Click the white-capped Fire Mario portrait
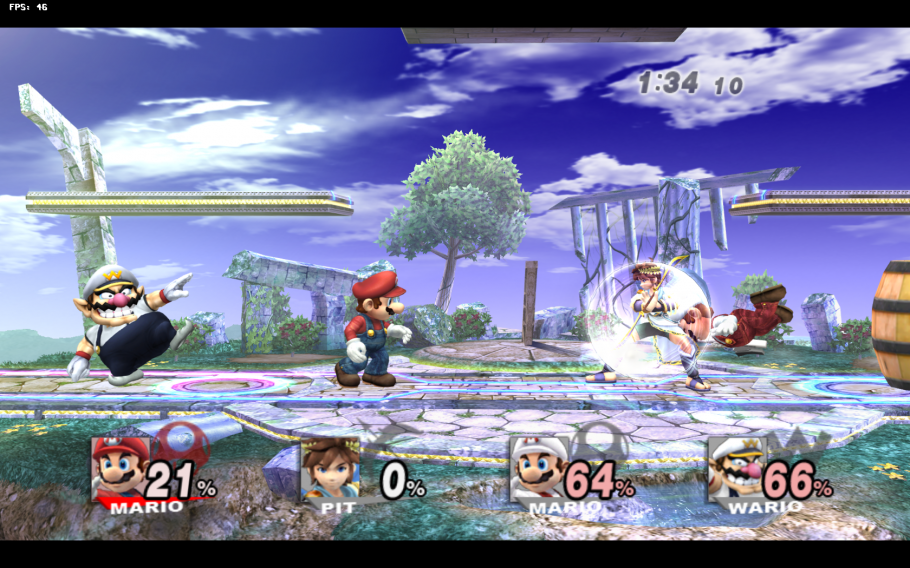Viewport: 910px width, 568px height. (x=539, y=468)
